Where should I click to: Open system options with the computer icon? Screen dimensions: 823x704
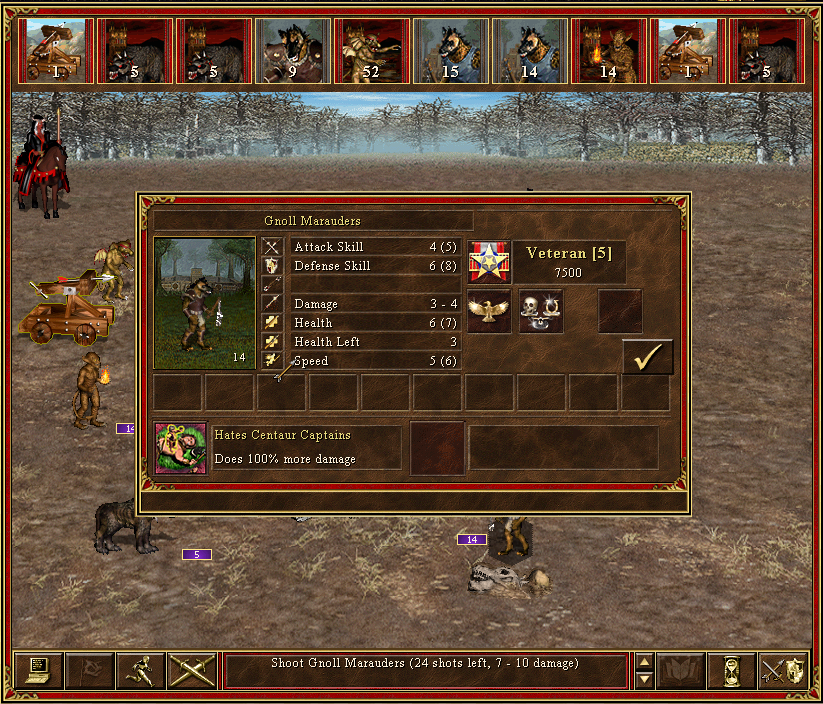(x=39, y=670)
